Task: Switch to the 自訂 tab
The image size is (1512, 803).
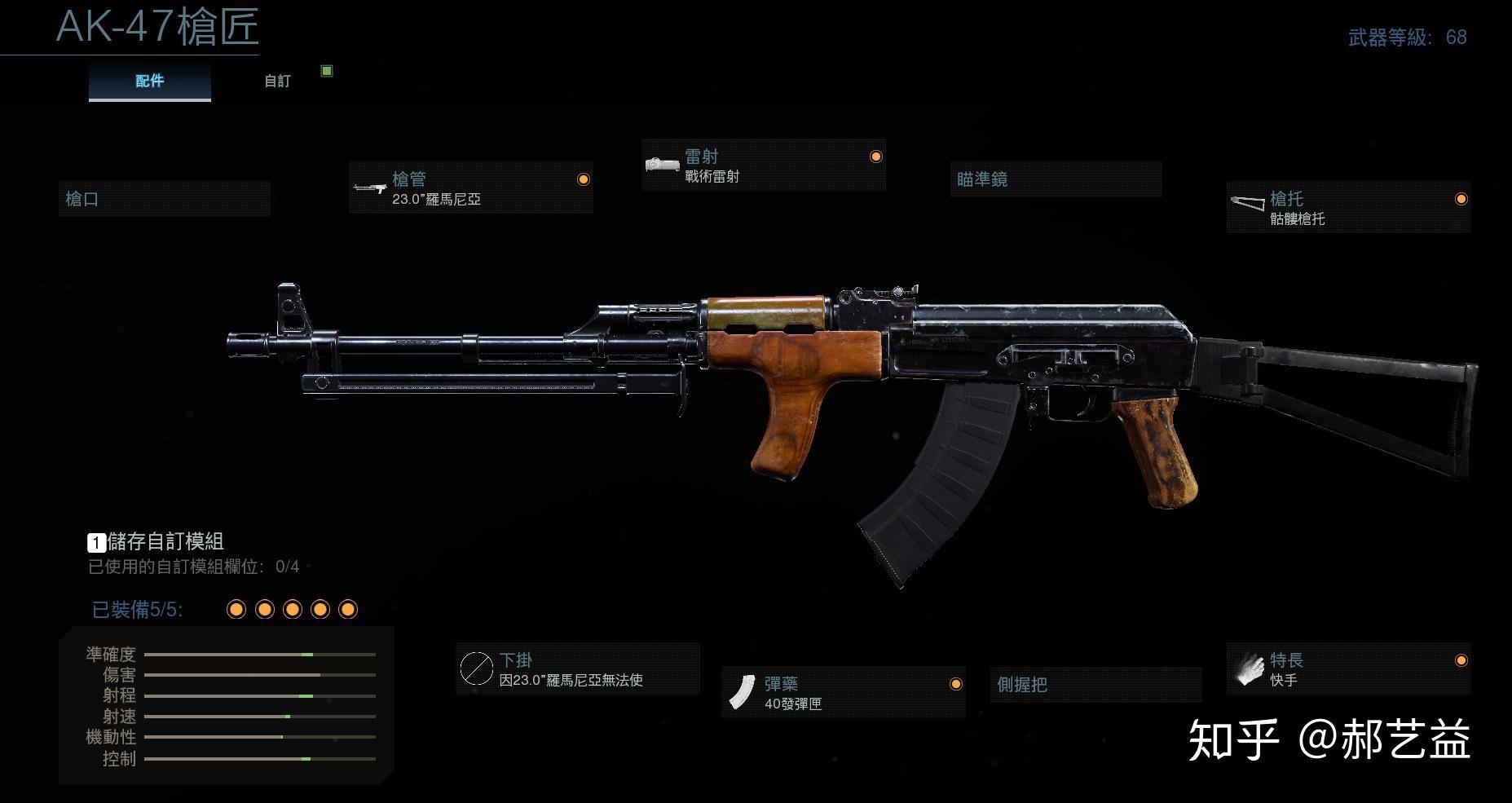Action: coord(276,81)
